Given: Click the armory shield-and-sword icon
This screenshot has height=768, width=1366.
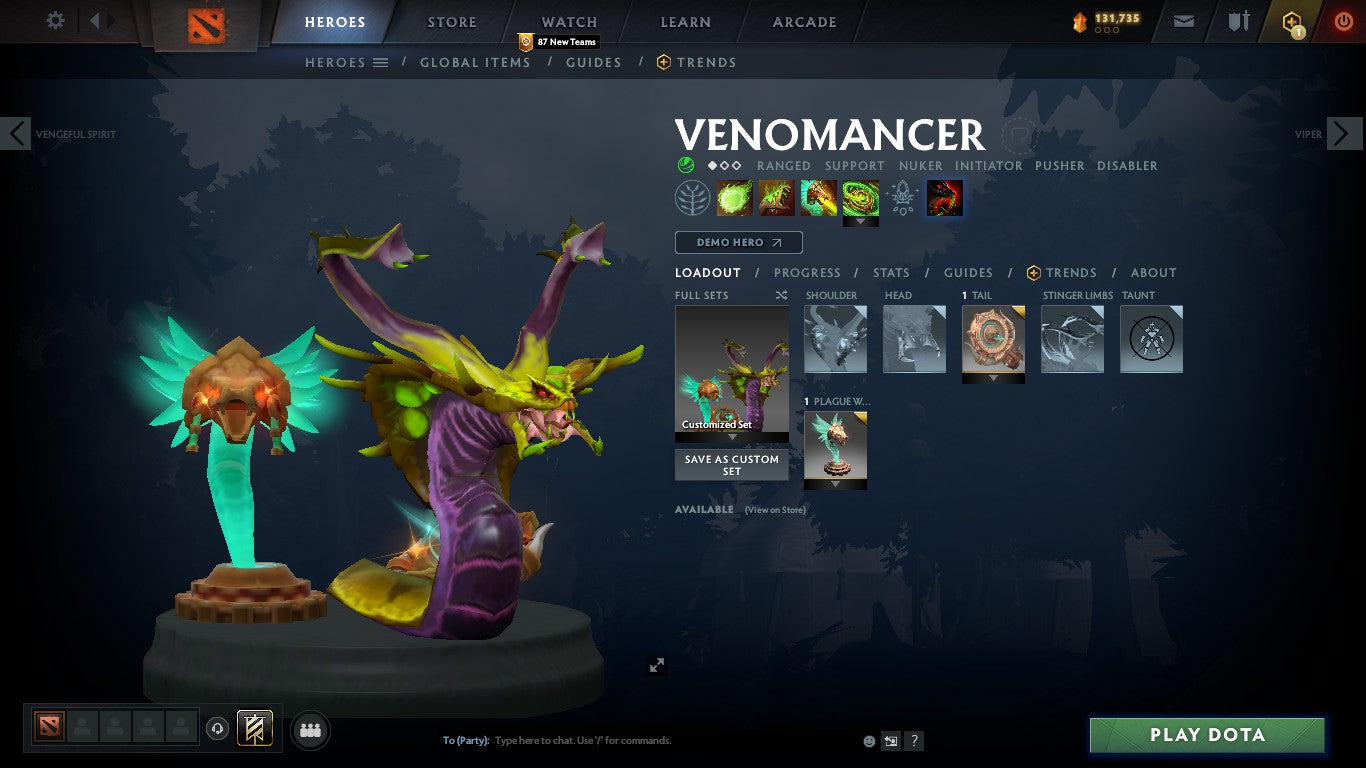Looking at the screenshot, I should tap(1239, 20).
